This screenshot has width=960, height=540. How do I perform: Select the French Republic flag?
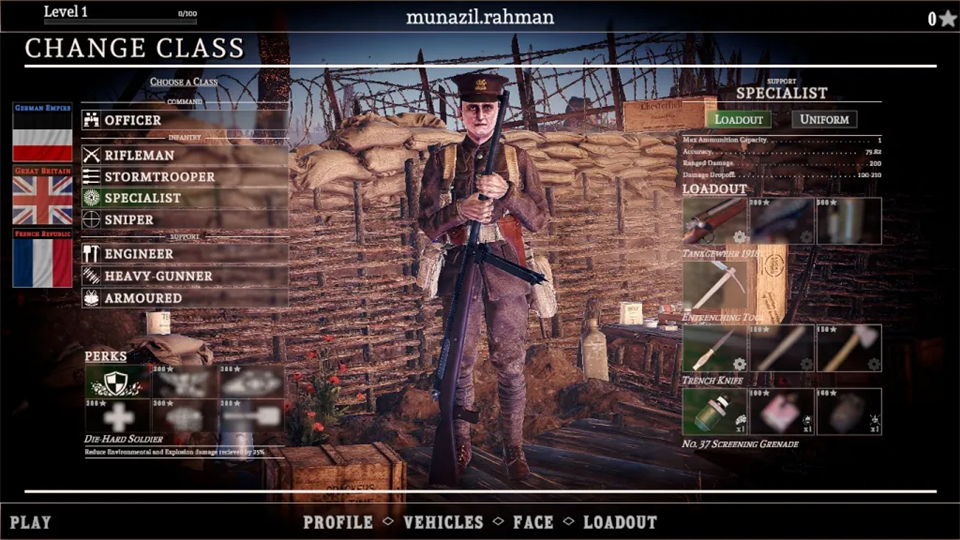point(42,260)
